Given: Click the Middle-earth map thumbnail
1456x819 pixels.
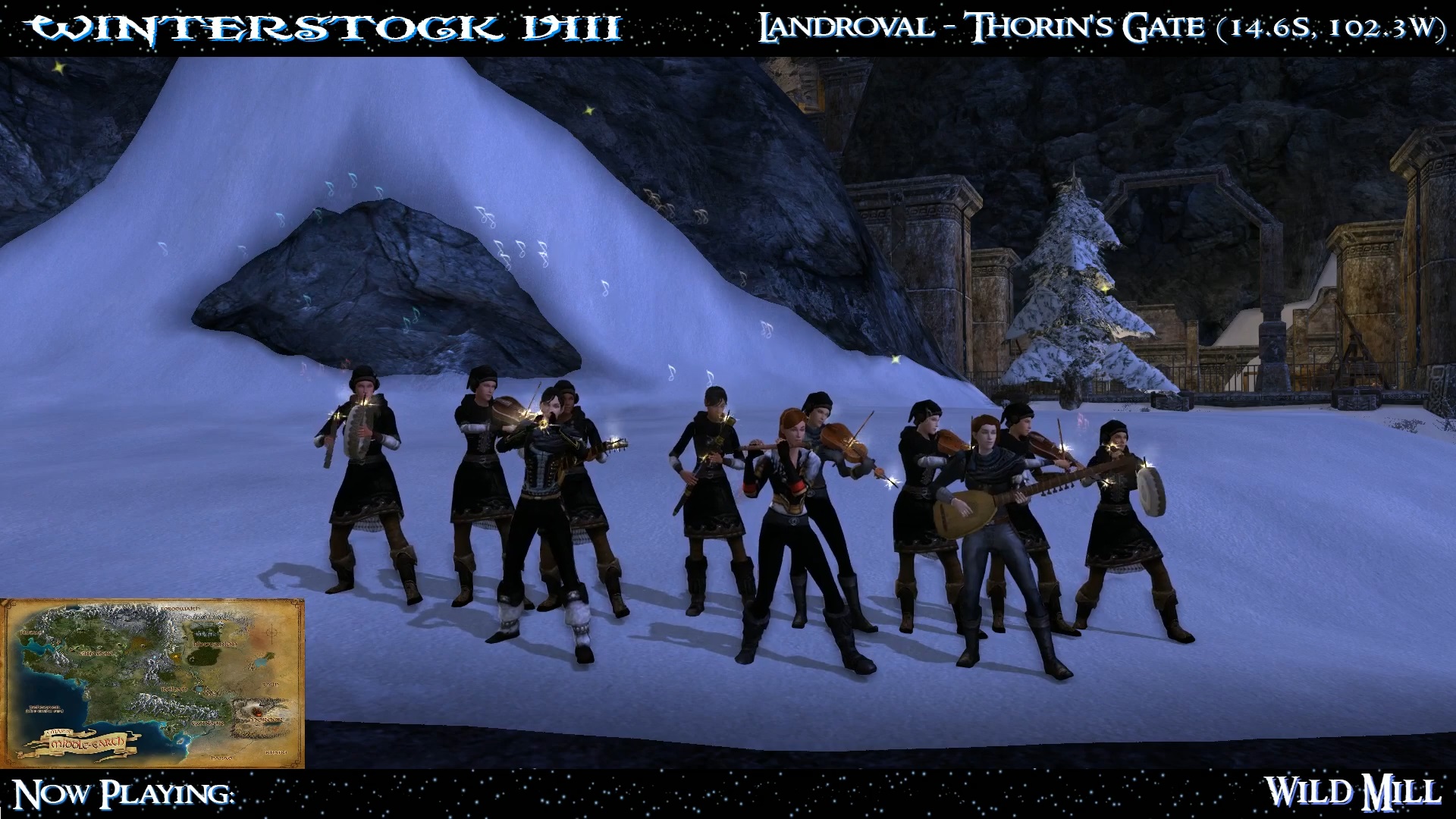Looking at the screenshot, I should (152, 683).
